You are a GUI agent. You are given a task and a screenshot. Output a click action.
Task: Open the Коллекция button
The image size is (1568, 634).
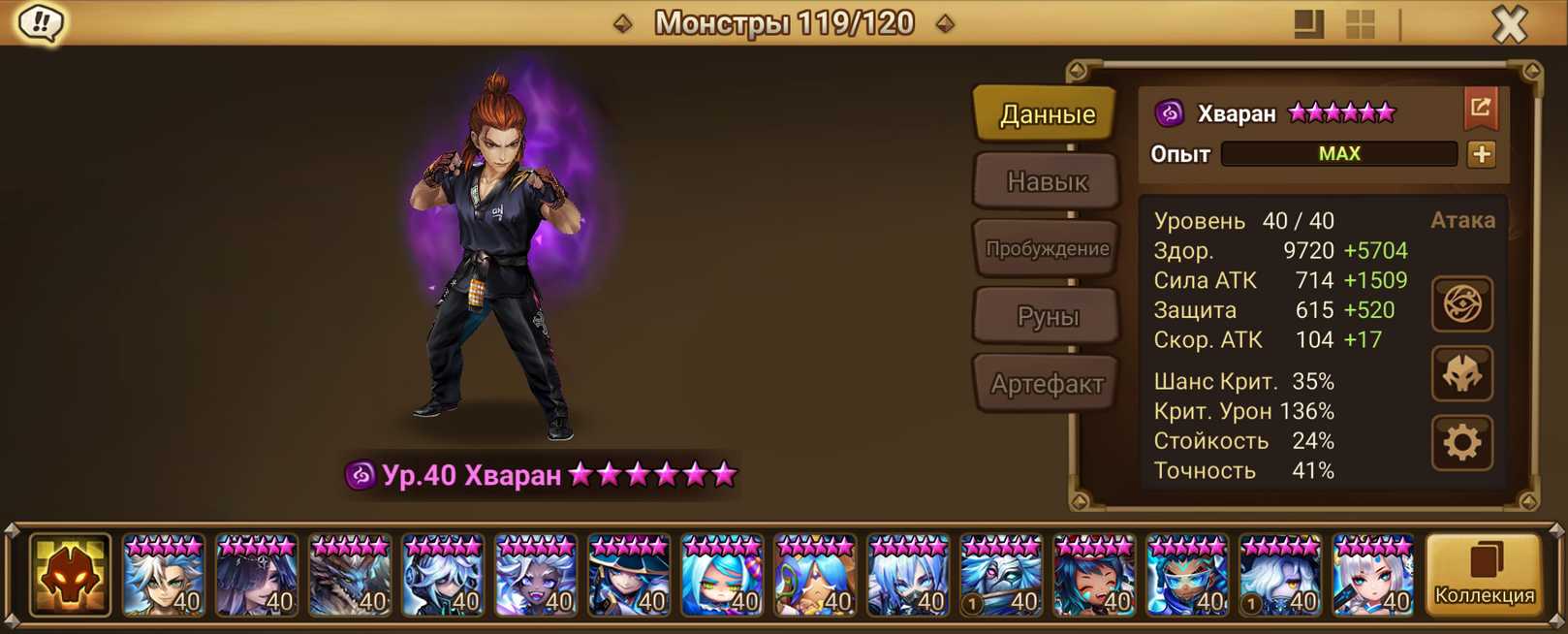pyautogui.click(x=1484, y=576)
